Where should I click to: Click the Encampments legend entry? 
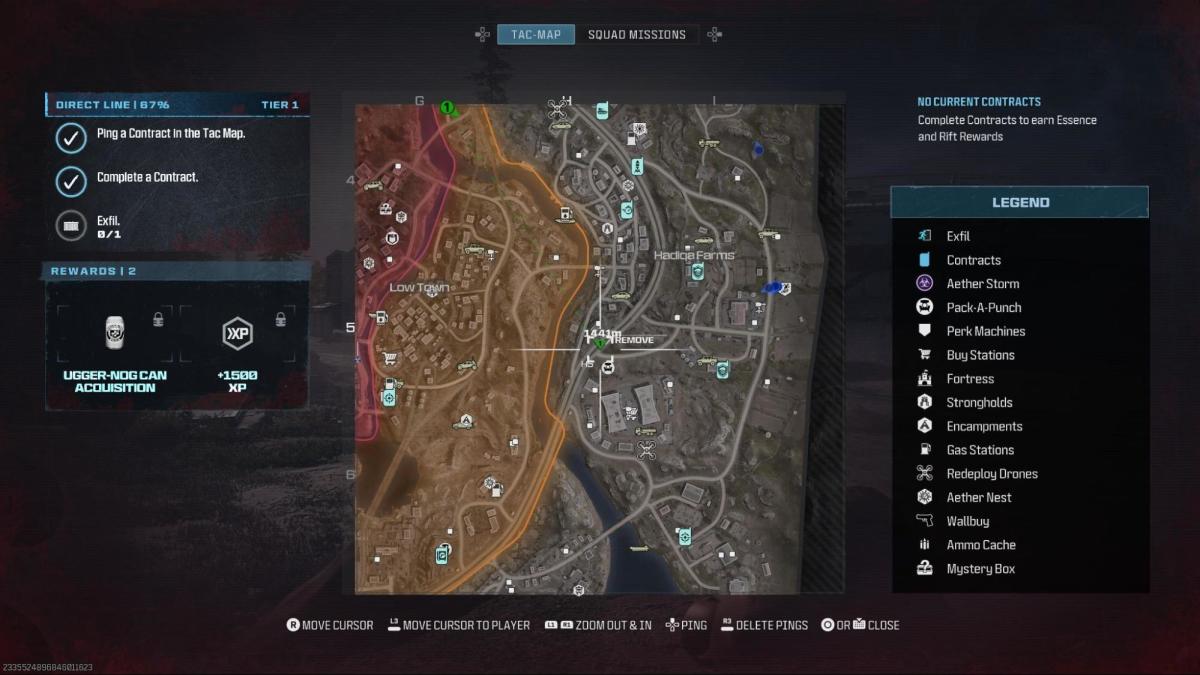[984, 426]
